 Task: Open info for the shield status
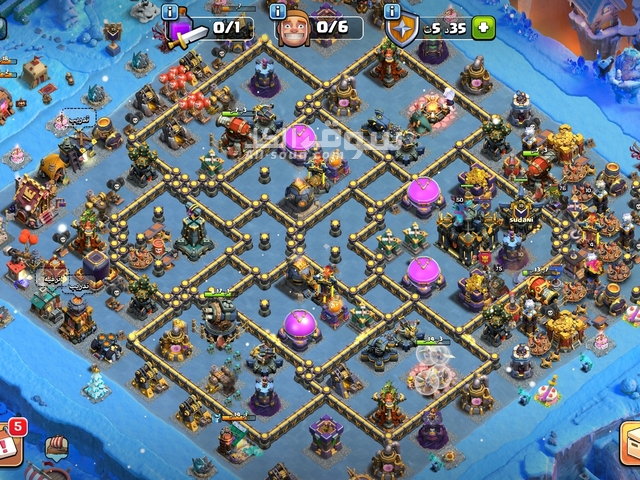pyautogui.click(x=392, y=12)
